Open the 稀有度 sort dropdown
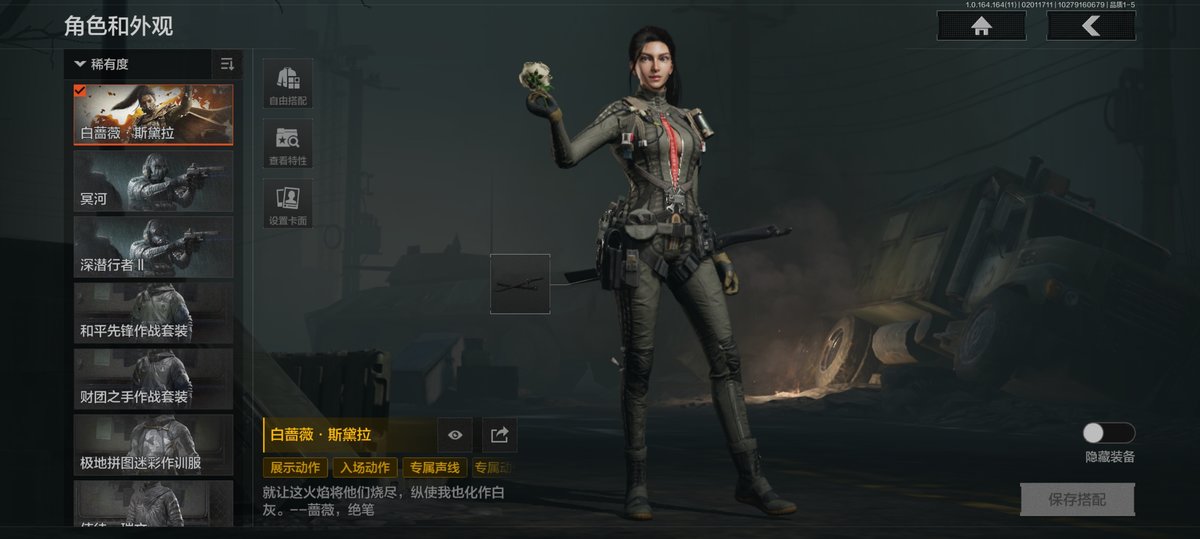 pos(138,64)
